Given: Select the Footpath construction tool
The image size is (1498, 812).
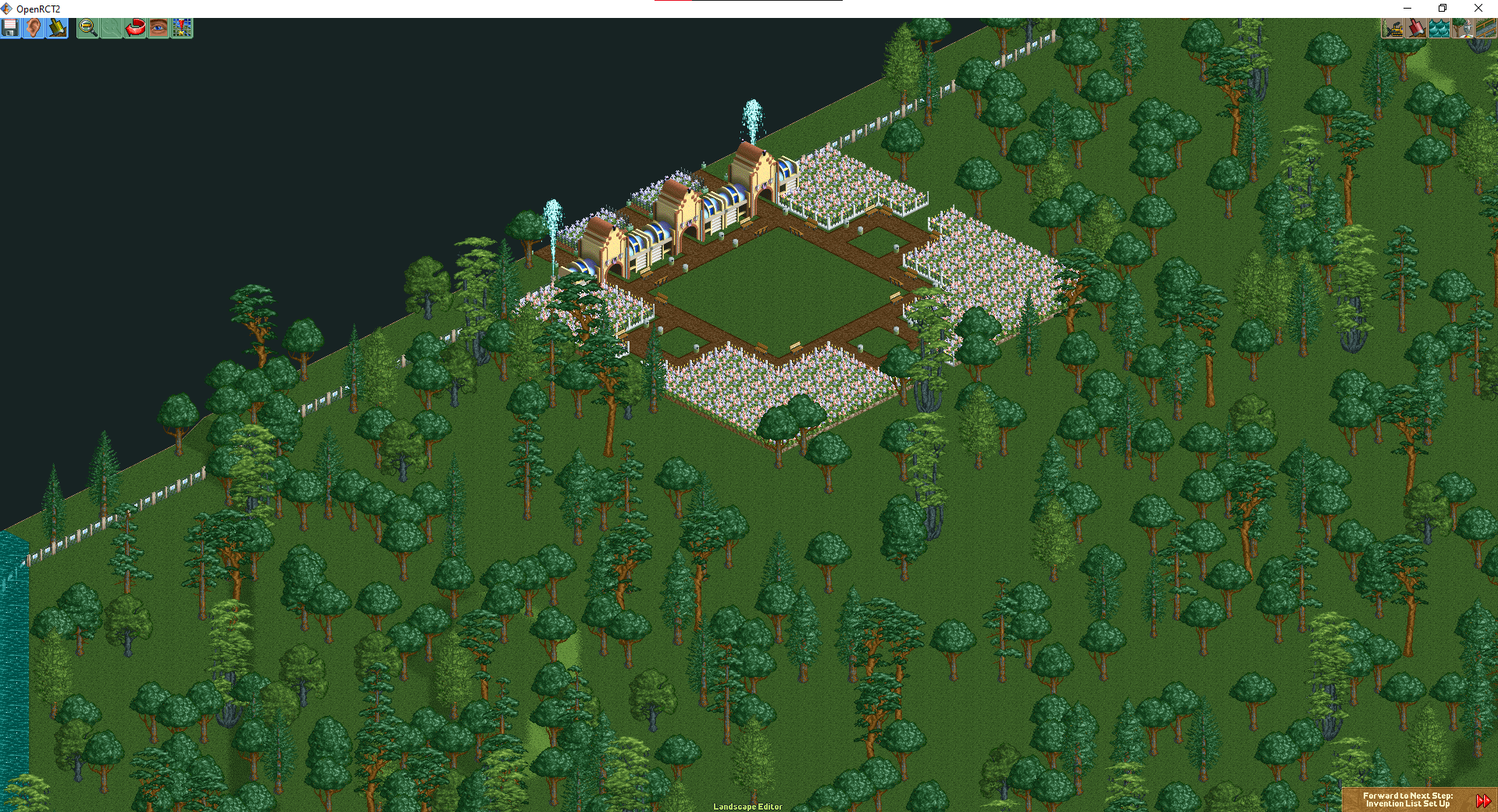Looking at the screenshot, I should click(x=1485, y=28).
